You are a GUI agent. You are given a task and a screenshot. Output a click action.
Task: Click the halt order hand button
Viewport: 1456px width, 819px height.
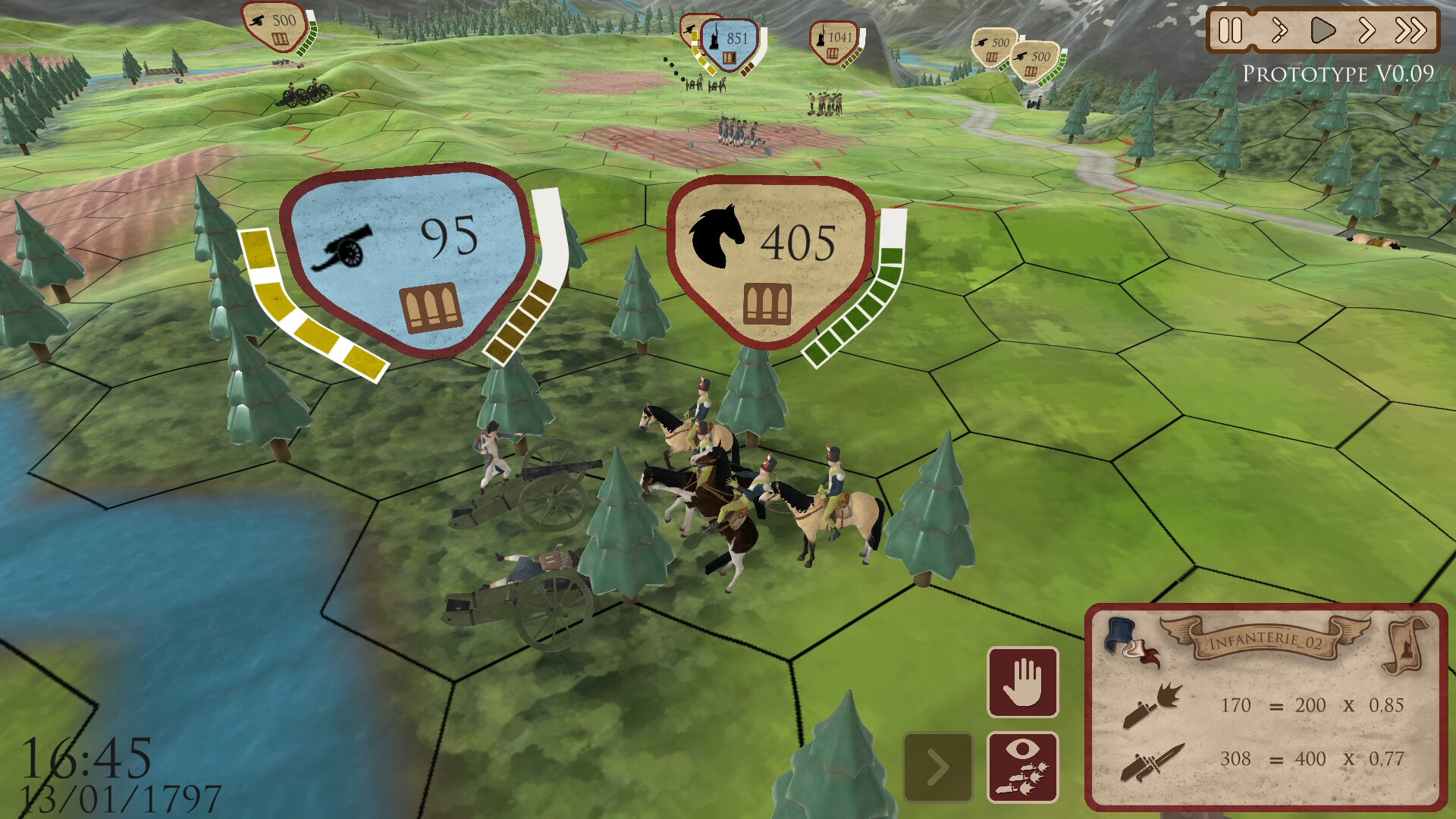point(1023,682)
